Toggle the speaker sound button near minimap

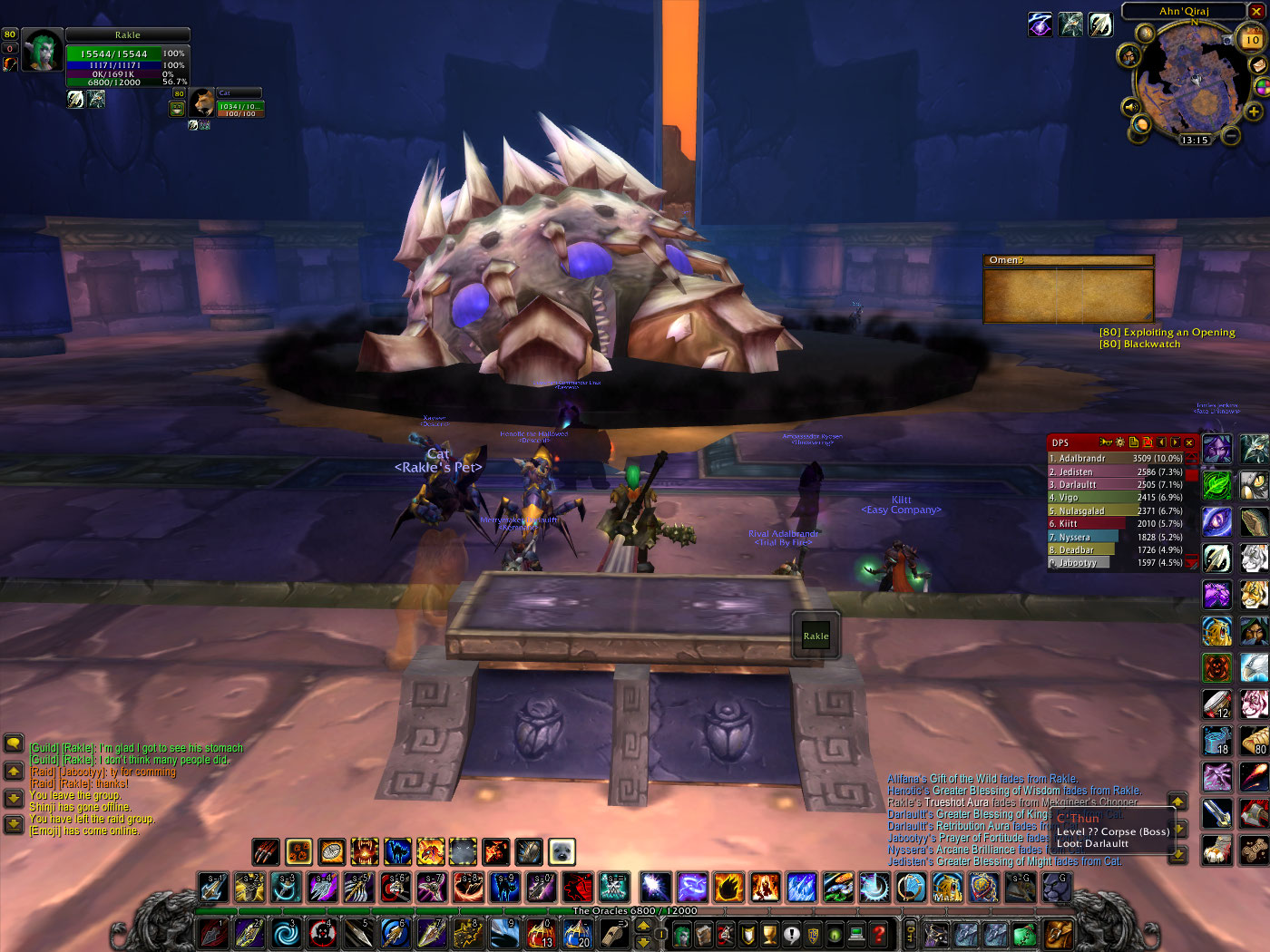coord(1130,108)
